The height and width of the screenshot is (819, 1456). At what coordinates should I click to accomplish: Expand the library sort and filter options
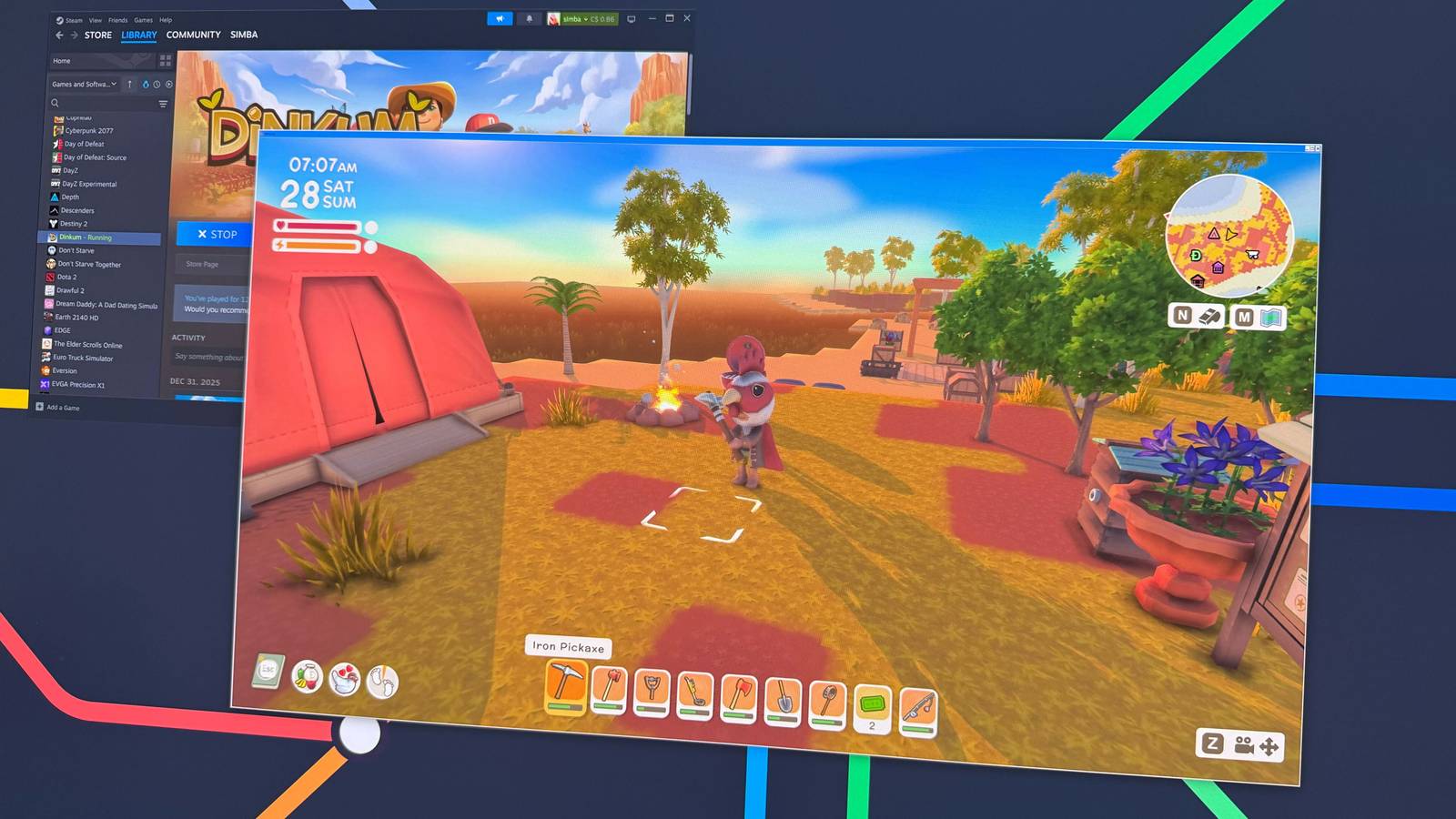(x=161, y=104)
